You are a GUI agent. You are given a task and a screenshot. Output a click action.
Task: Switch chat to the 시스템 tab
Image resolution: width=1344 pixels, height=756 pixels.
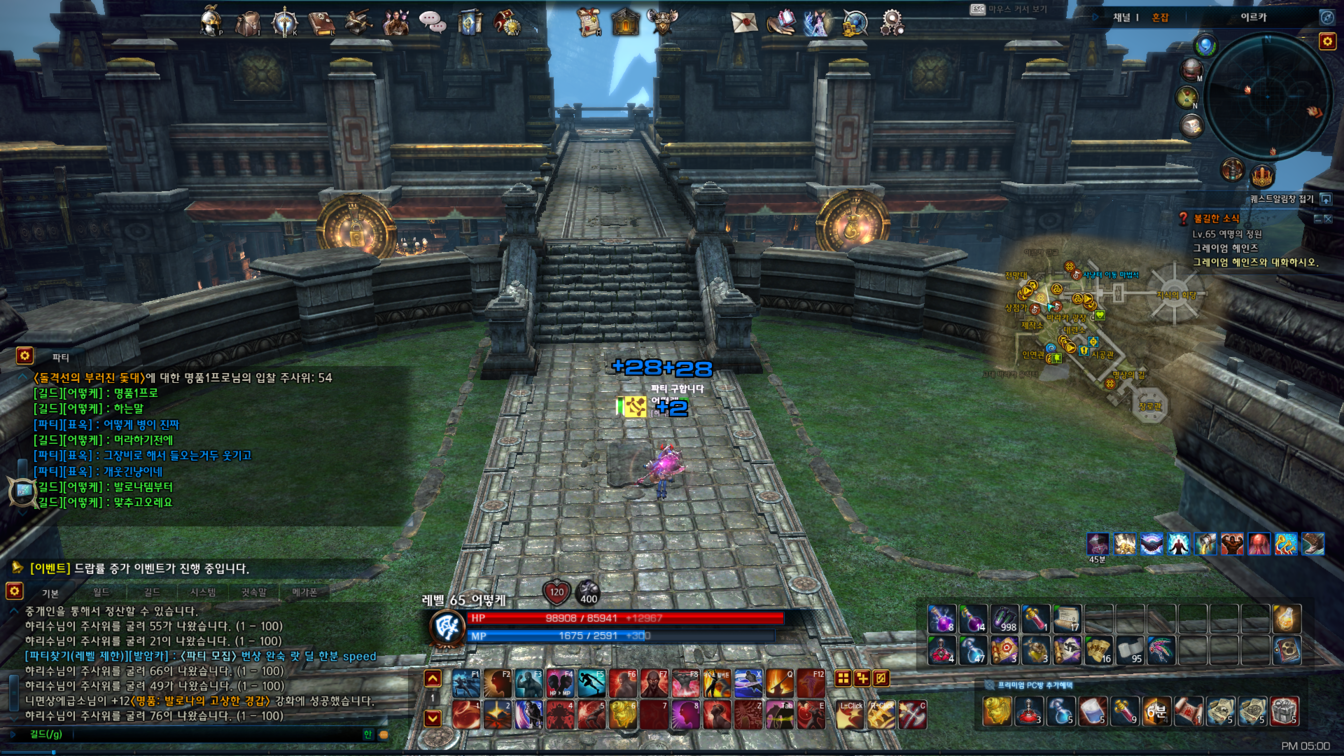coord(203,593)
